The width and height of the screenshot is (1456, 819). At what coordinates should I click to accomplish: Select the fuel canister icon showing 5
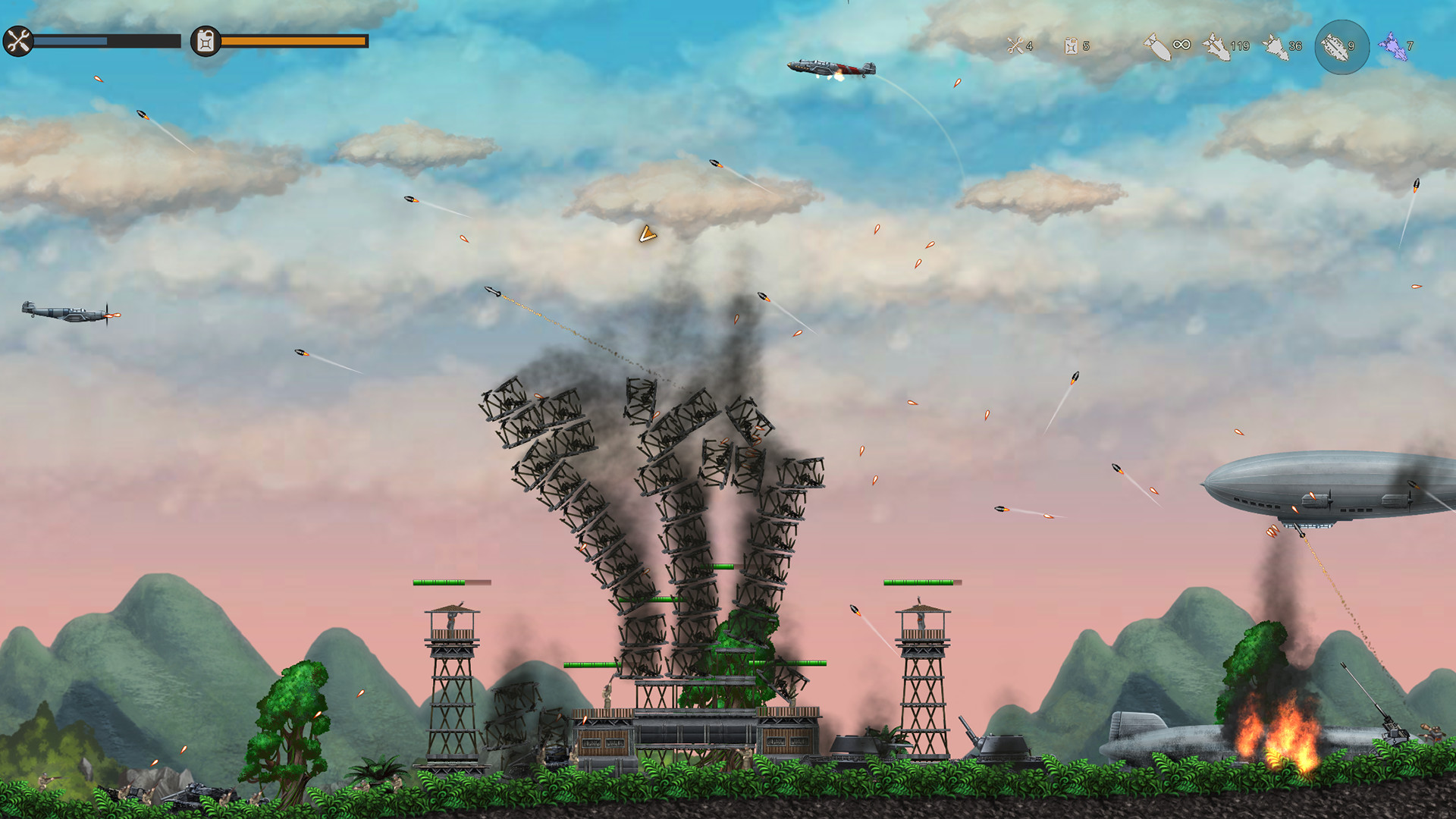click(1072, 47)
